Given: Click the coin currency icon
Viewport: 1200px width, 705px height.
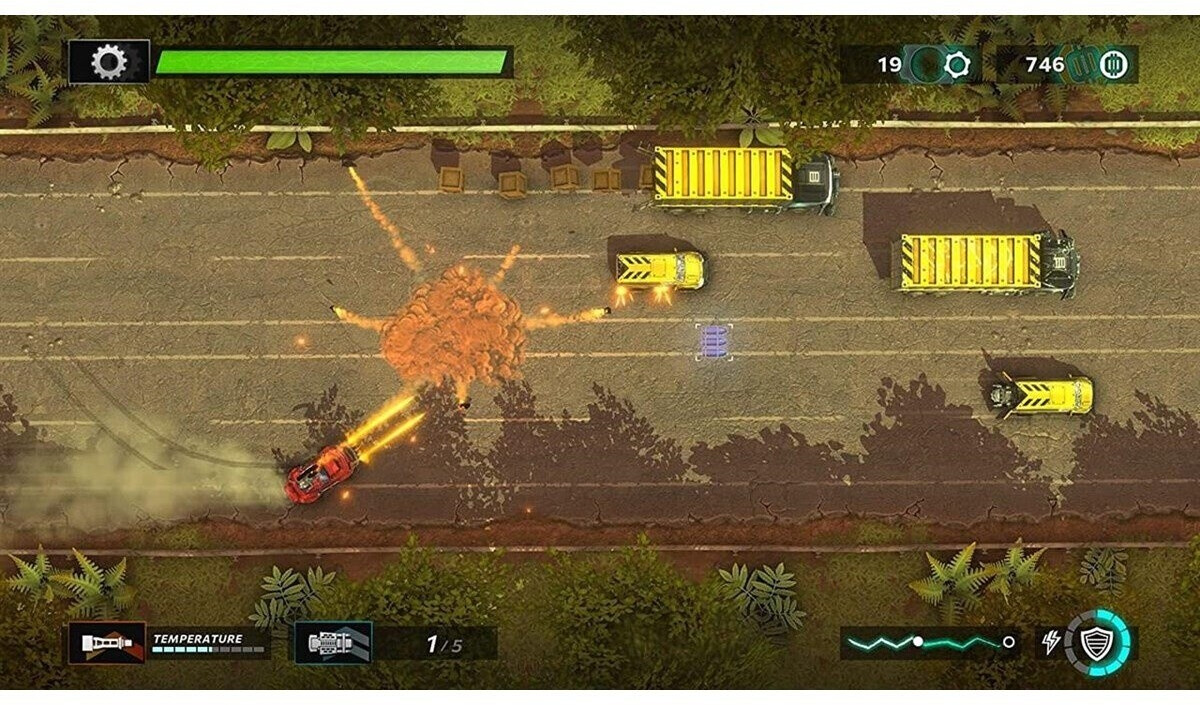Looking at the screenshot, I should click(1113, 65).
